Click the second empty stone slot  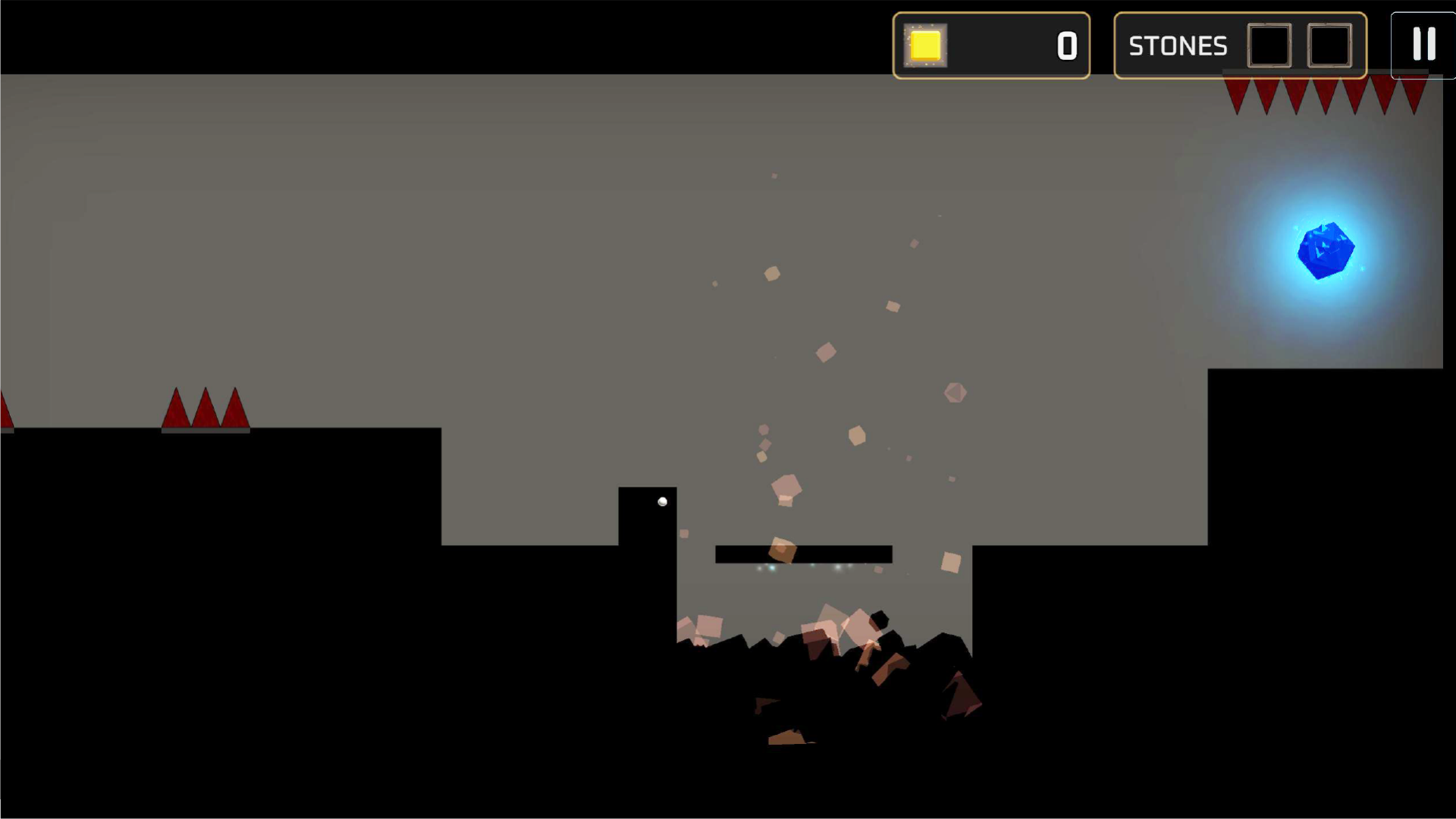point(1329,45)
